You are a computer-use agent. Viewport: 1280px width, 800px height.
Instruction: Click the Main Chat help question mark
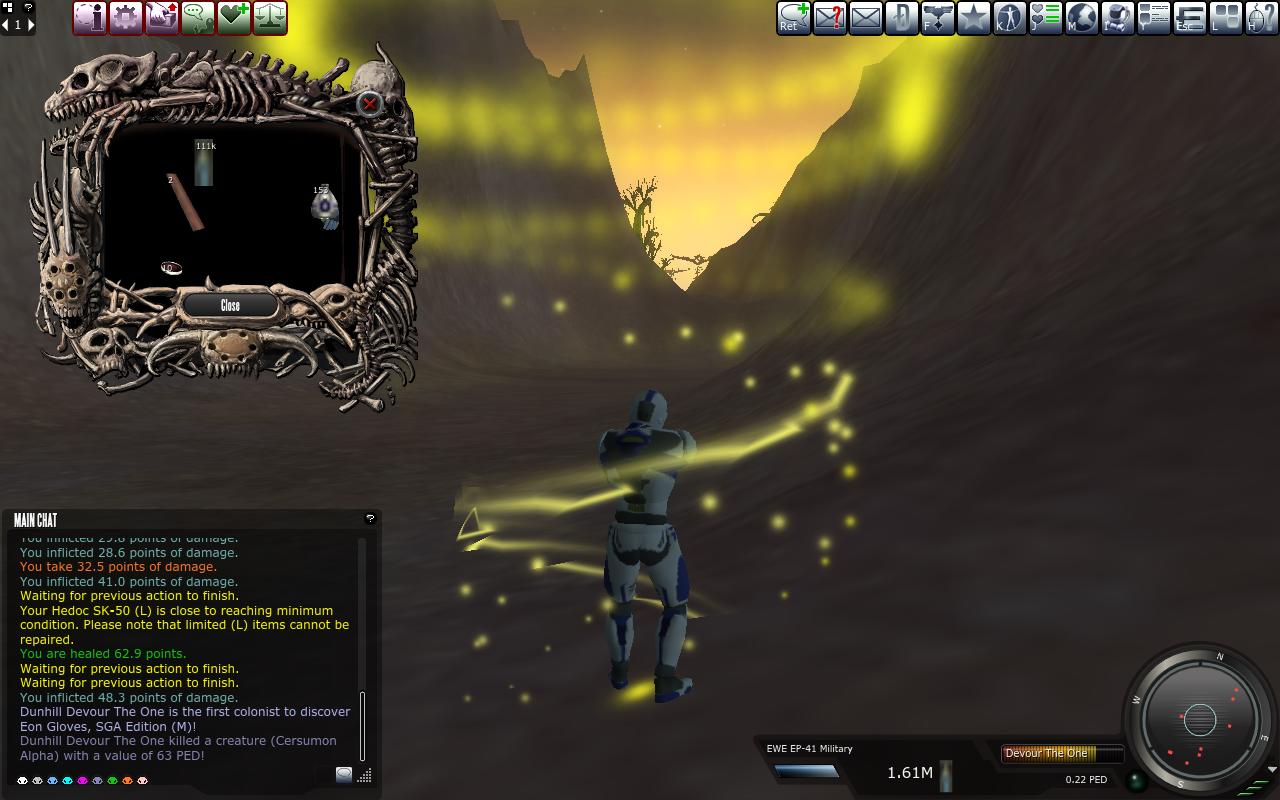coord(370,518)
